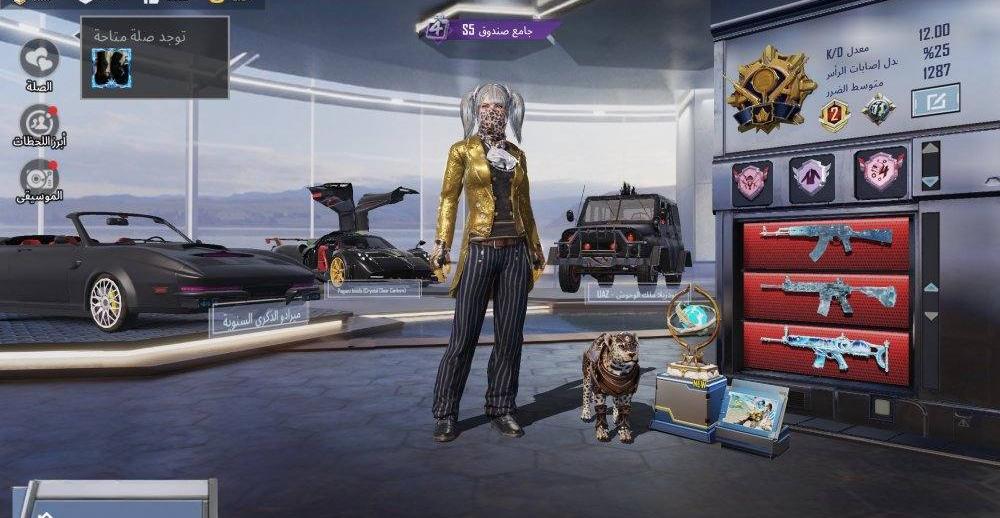Viewport: 1000px width, 518px height.
Task: Tap the S5 crate collector title banner
Action: (490, 30)
